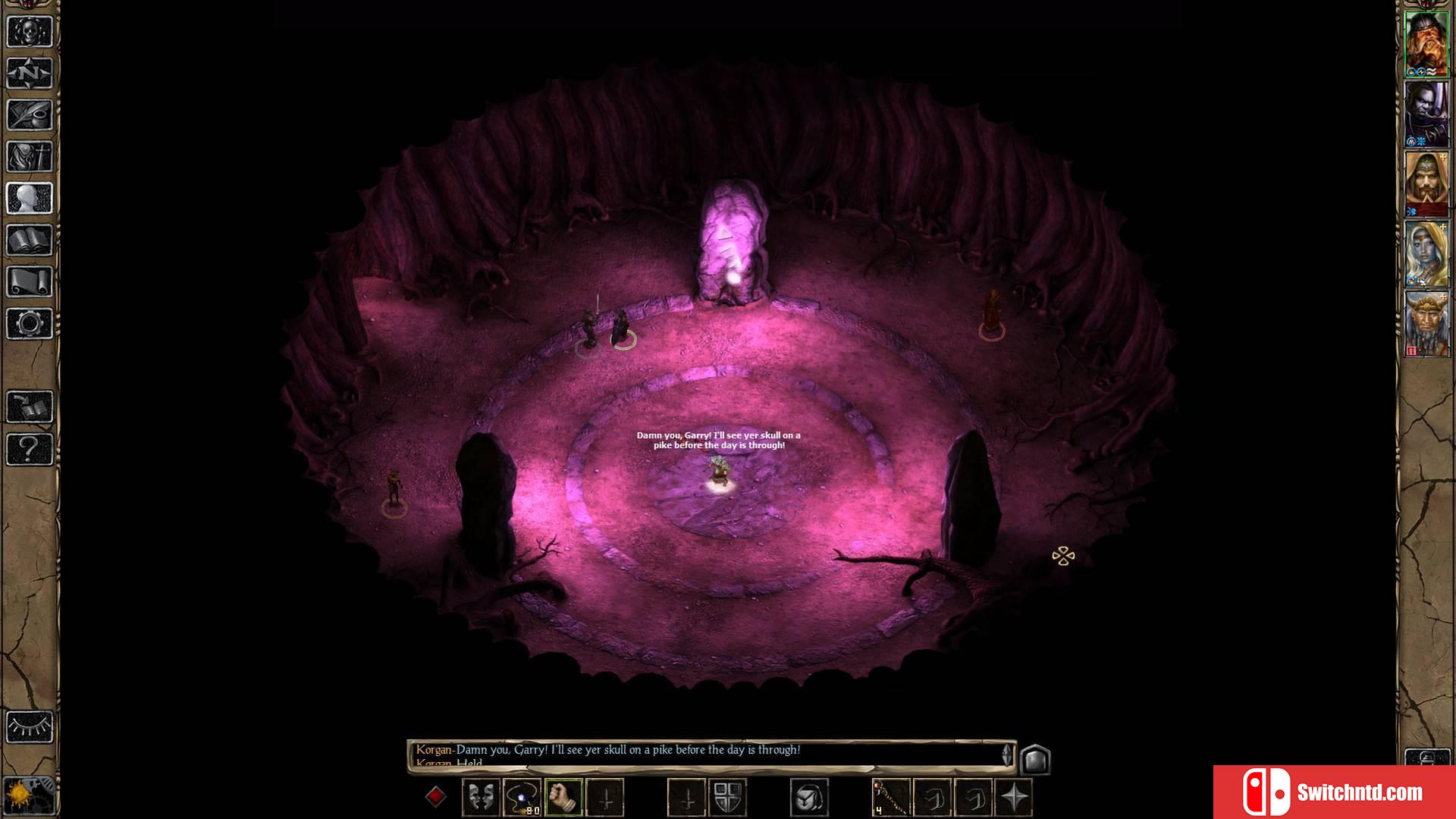This screenshot has width=1456, height=819.
Task: Select the hooded bearded man portrait
Action: (x=1426, y=184)
